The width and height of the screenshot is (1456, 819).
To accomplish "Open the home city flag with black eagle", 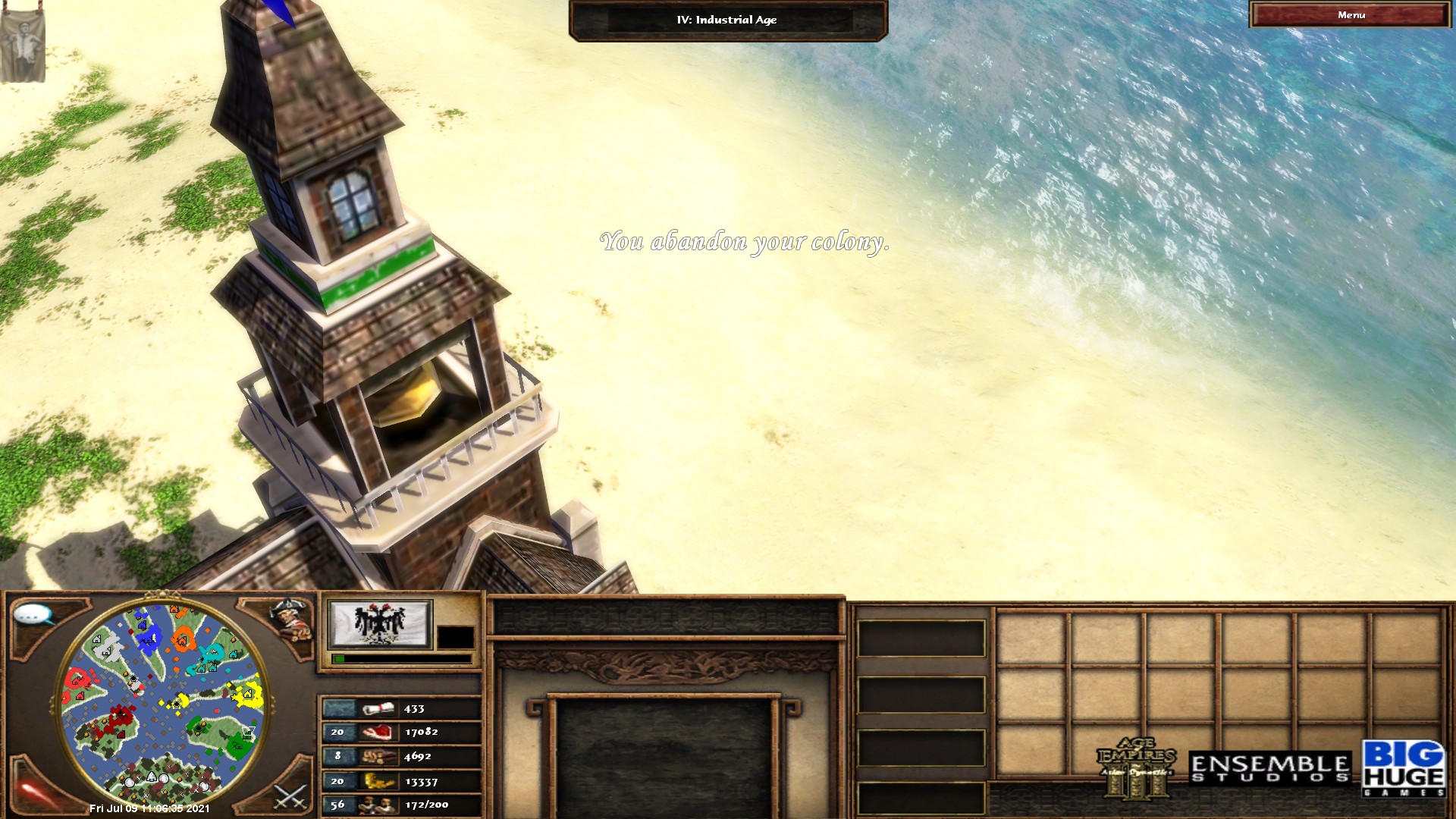I will 380,624.
